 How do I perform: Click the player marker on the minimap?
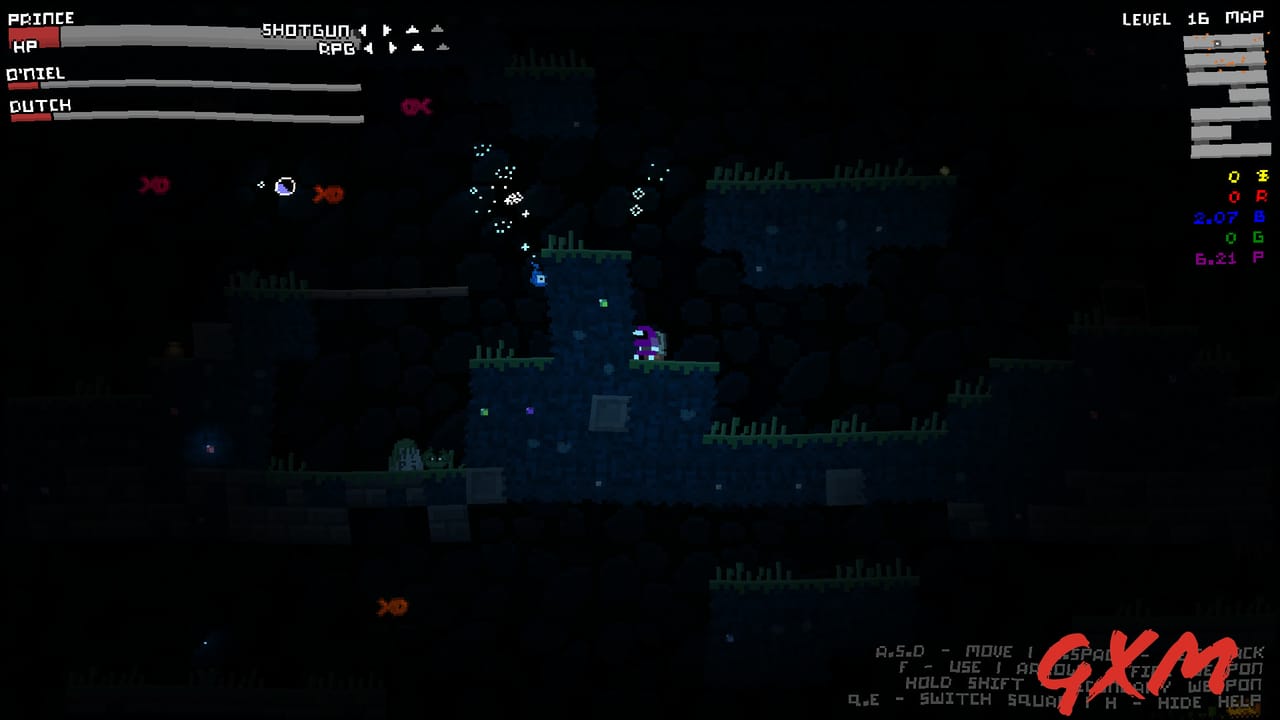click(1218, 43)
